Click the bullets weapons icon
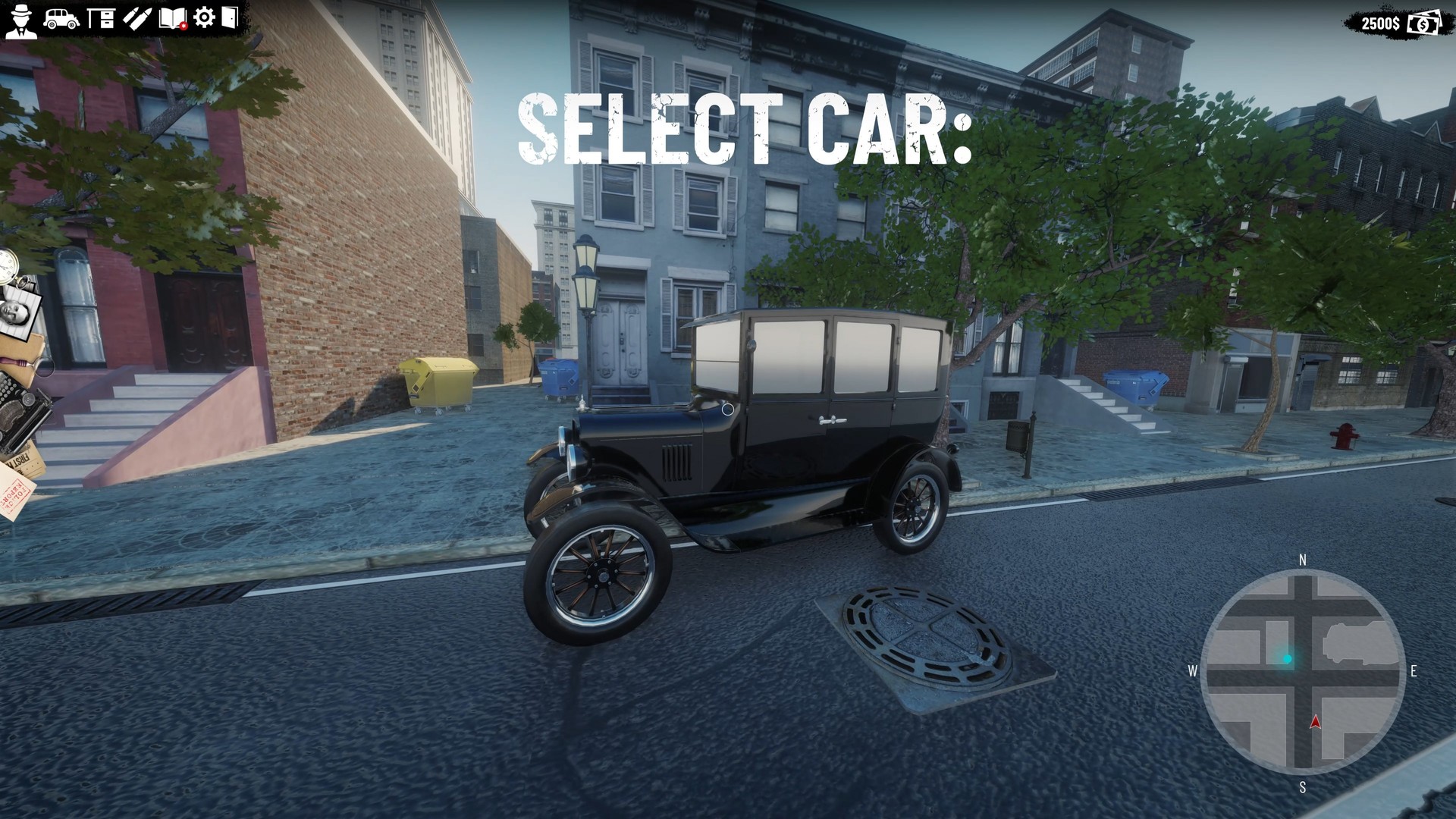 [137, 18]
